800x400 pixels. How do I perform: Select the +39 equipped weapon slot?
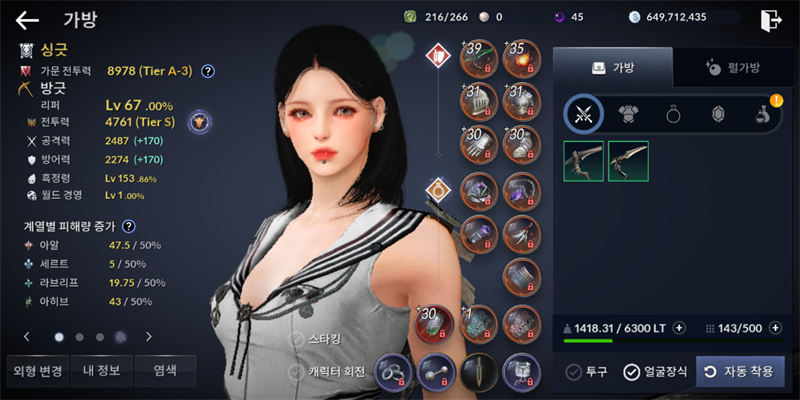479,60
